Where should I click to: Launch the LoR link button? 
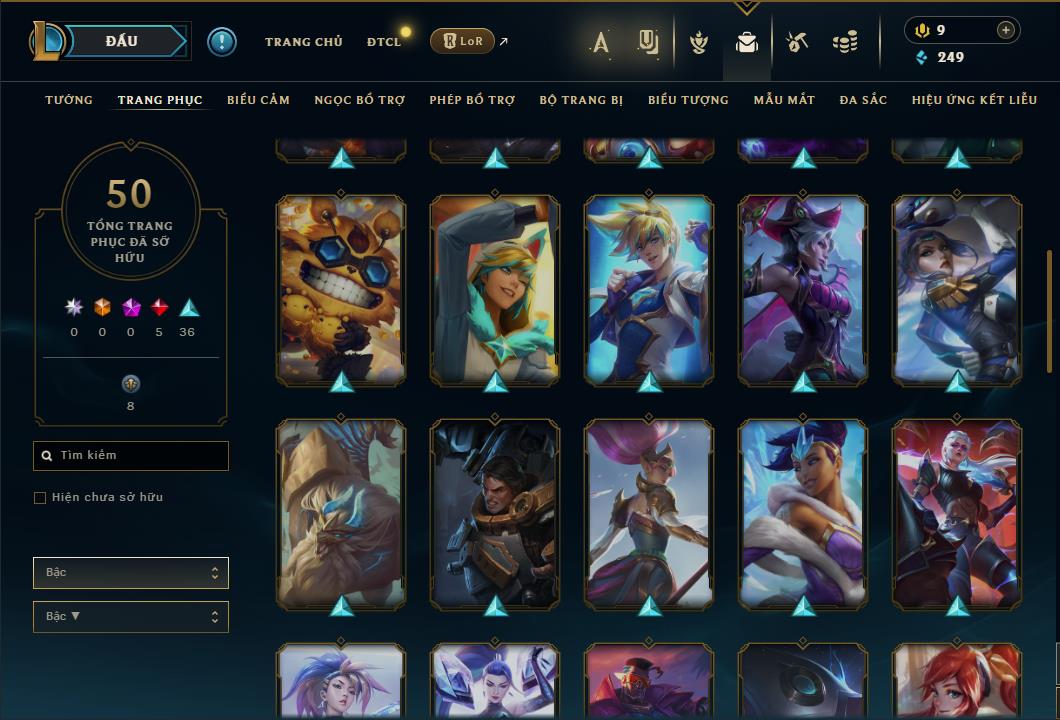(462, 41)
